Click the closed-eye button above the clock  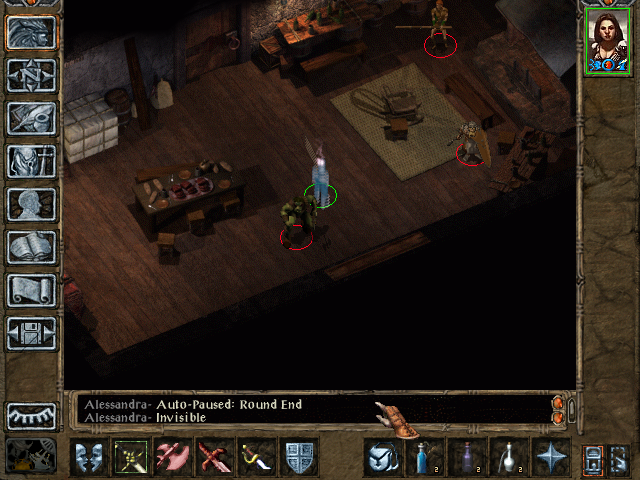32,415
